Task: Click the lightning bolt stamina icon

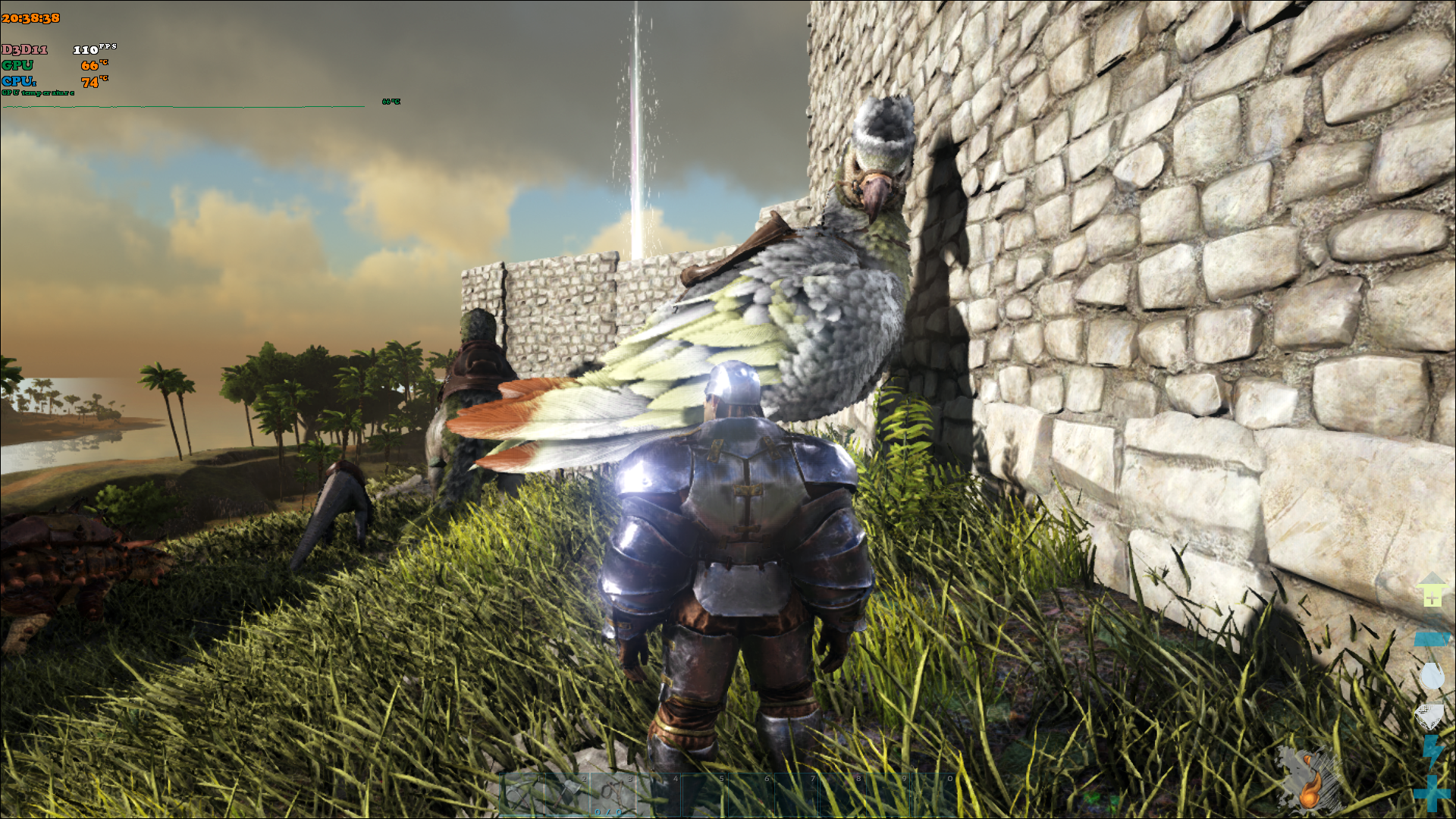Action: (x=1432, y=752)
